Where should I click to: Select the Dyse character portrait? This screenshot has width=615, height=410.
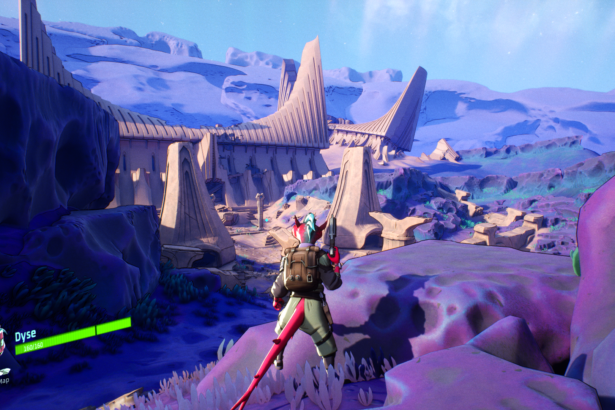(3, 340)
